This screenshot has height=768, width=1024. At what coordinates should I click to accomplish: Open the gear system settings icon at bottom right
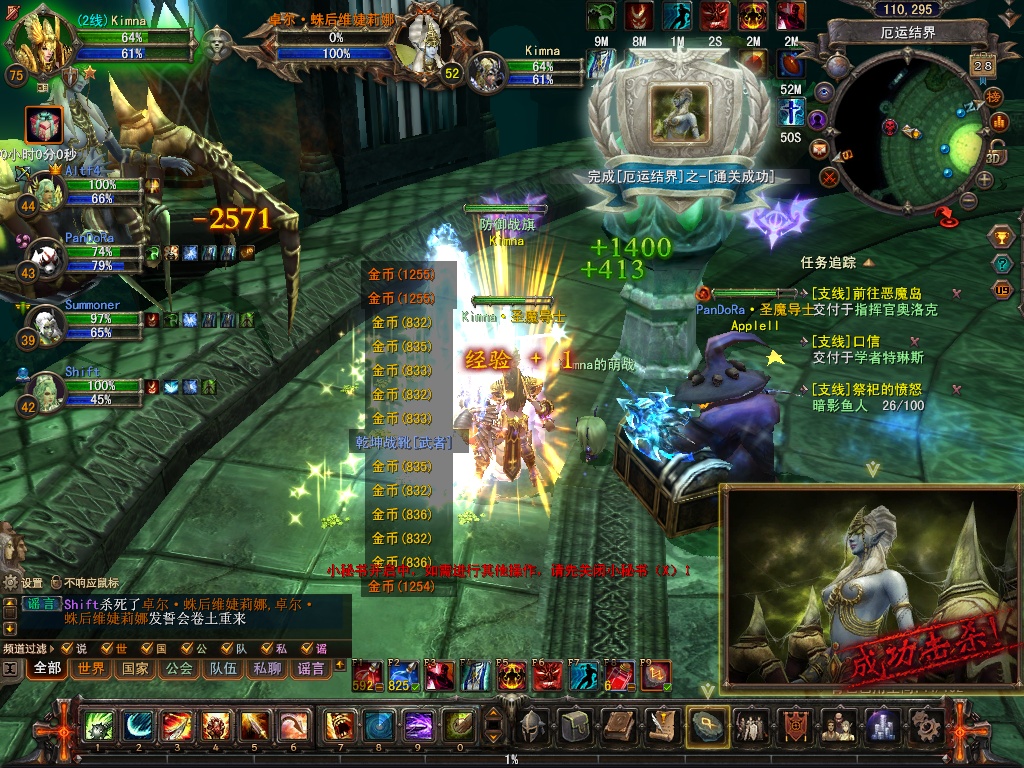point(927,724)
